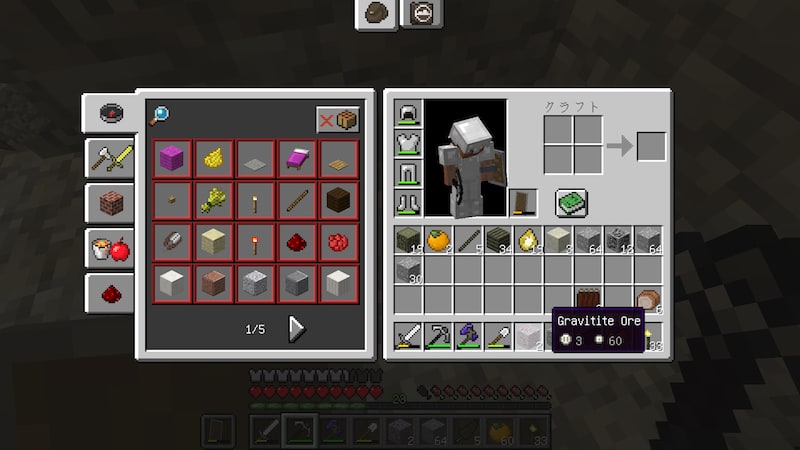Image resolution: width=800 pixels, height=450 pixels.
Task: Select the sandstone block recipe
Action: point(213,241)
